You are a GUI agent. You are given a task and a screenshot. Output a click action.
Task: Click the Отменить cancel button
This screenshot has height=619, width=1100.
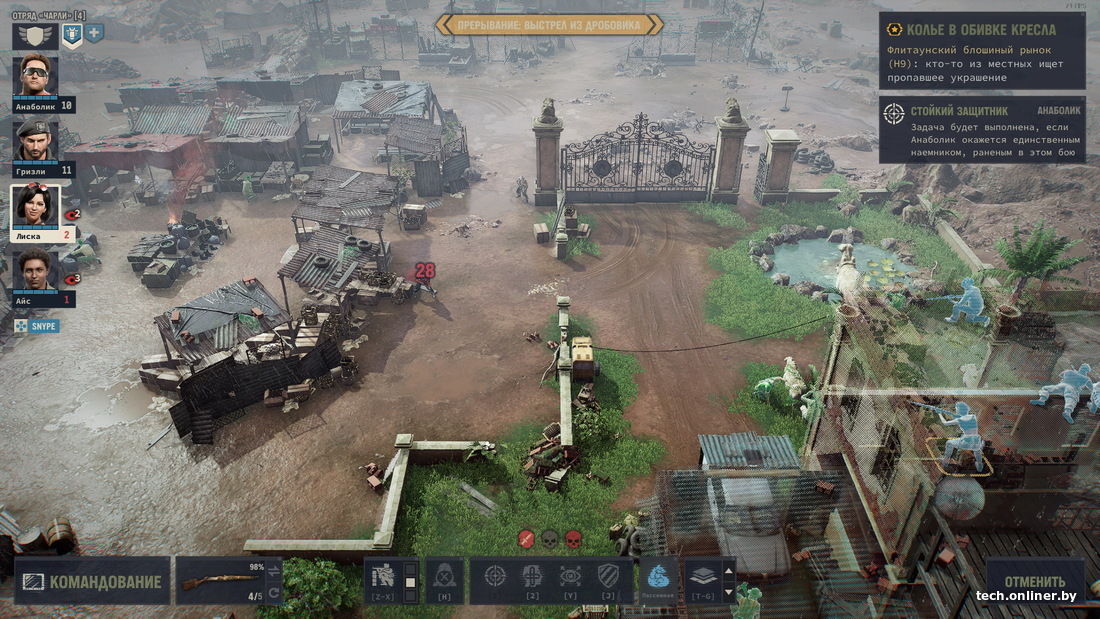click(x=1035, y=581)
